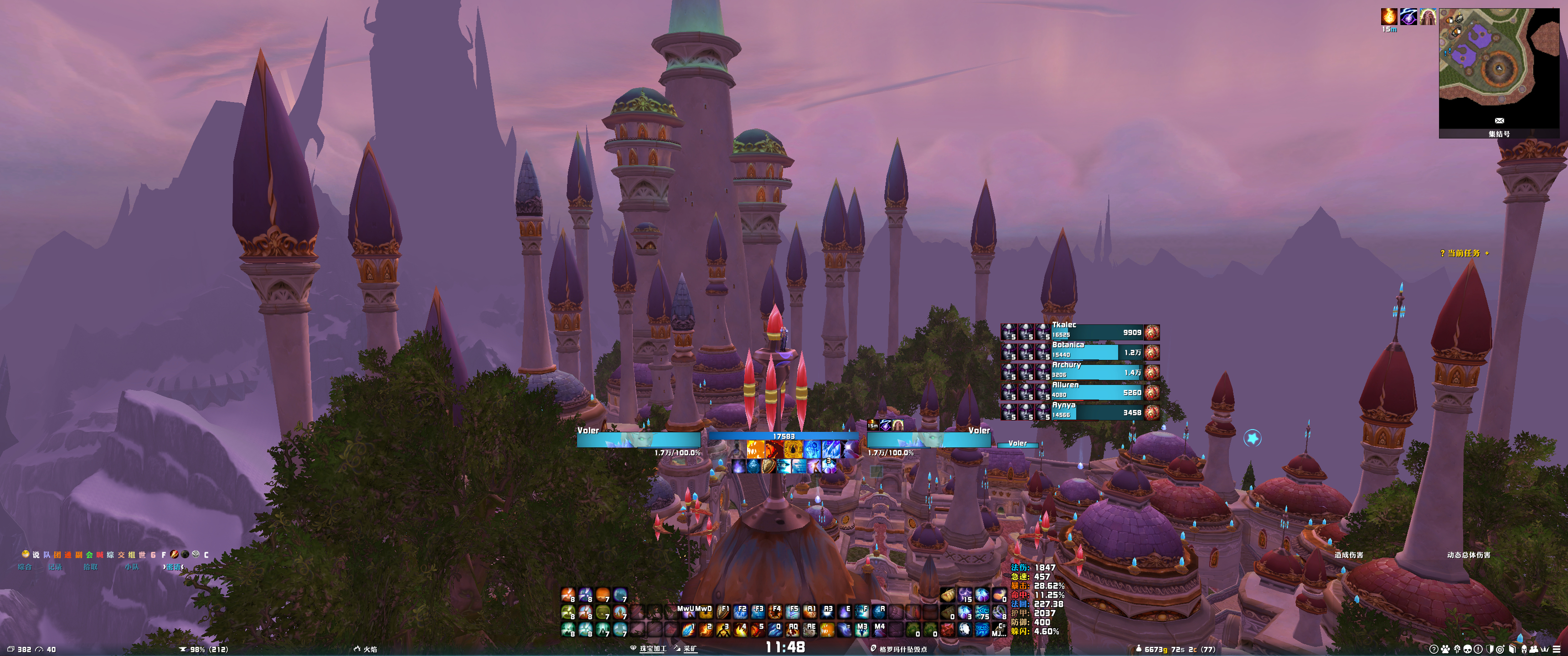Target Aynya in the party list
The height and width of the screenshot is (656, 1568).
coord(1097,413)
